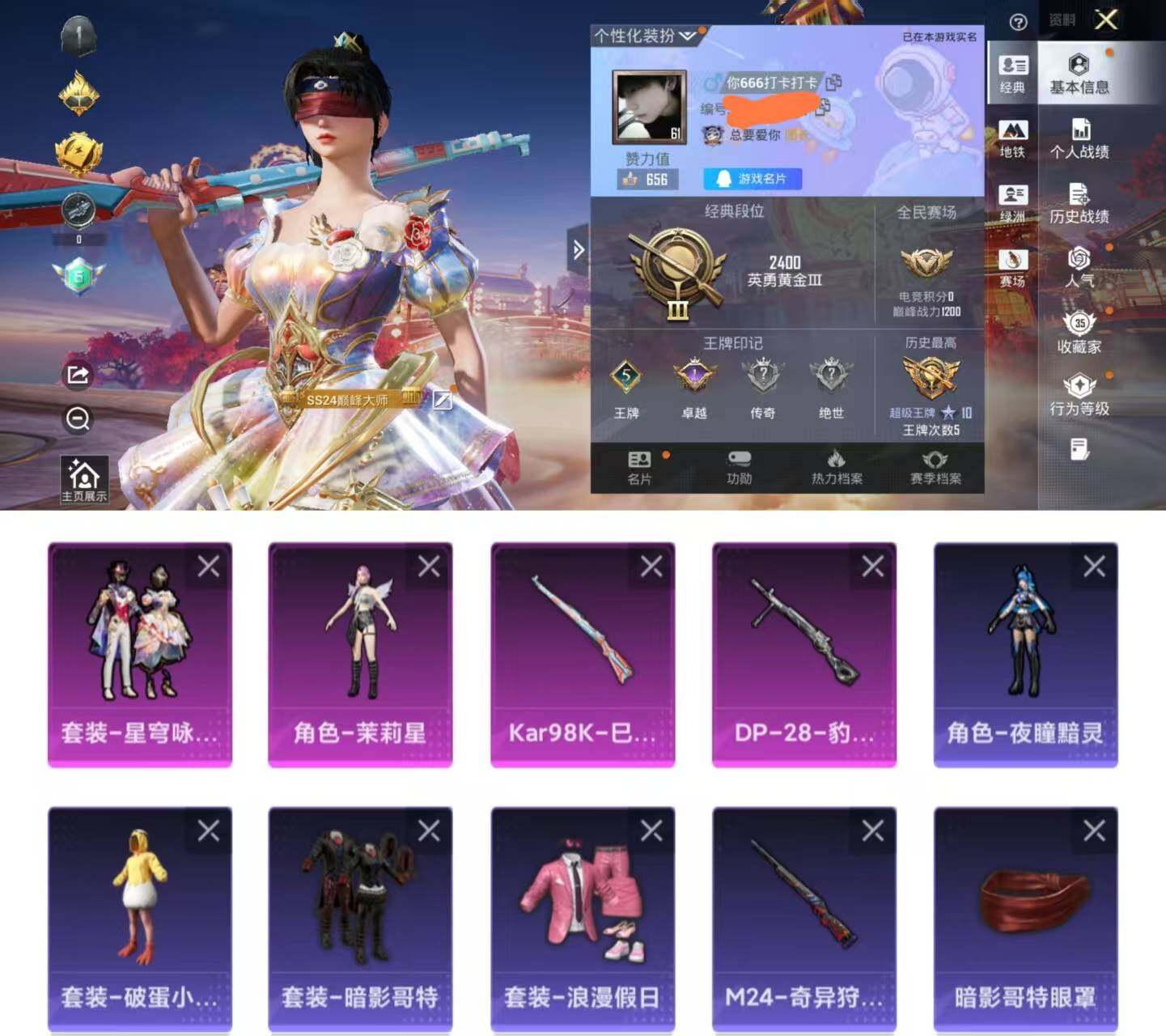Click the 主页展示 home display button

pyautogui.click(x=84, y=480)
